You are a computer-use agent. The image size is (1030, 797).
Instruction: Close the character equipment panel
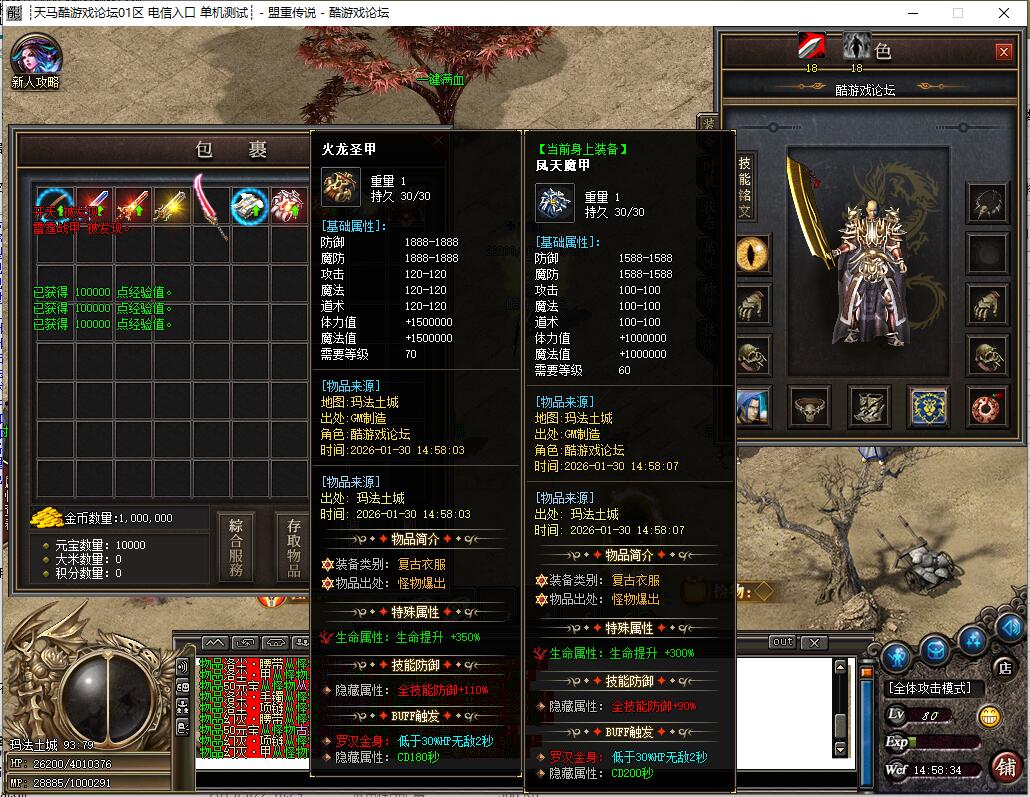(1003, 52)
